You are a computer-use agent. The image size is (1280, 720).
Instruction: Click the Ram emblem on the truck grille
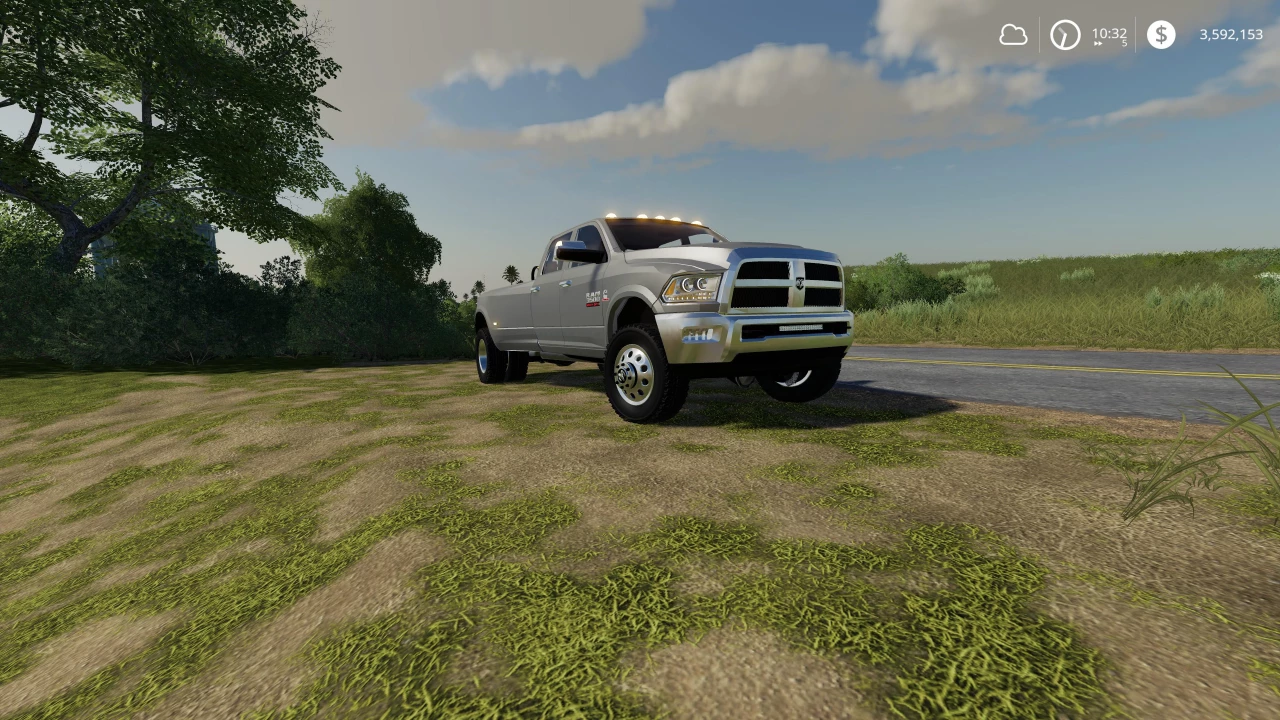[x=799, y=285]
